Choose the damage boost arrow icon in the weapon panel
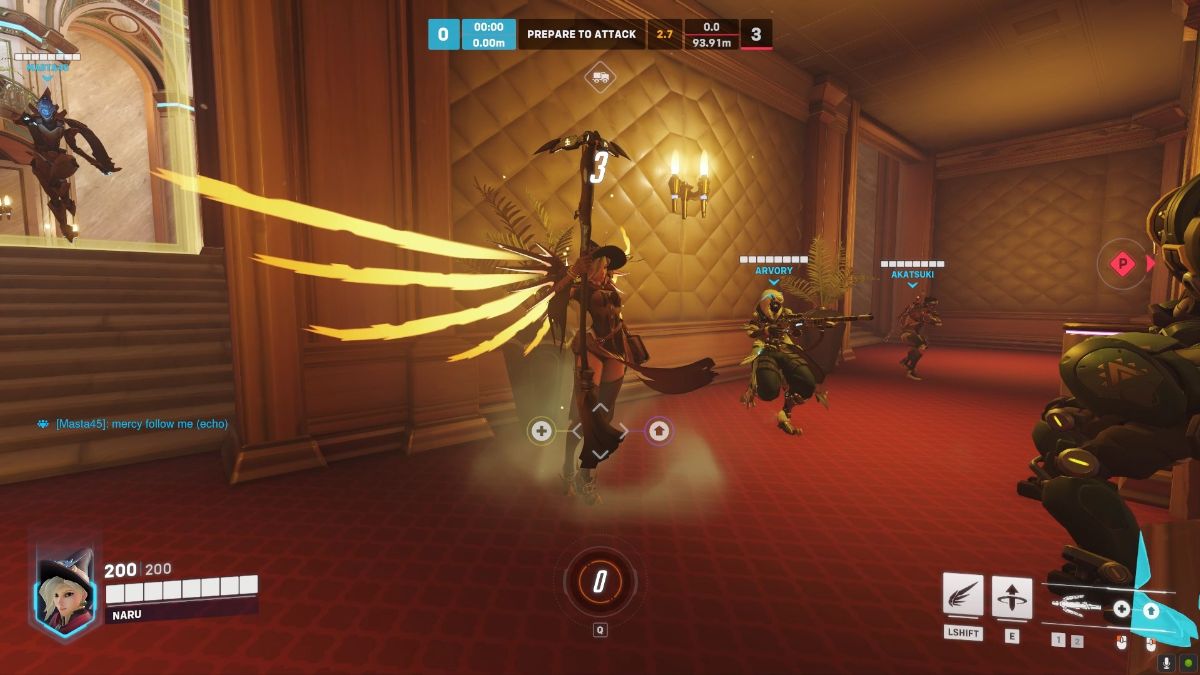Screen dimensions: 1200x675 1151,610
